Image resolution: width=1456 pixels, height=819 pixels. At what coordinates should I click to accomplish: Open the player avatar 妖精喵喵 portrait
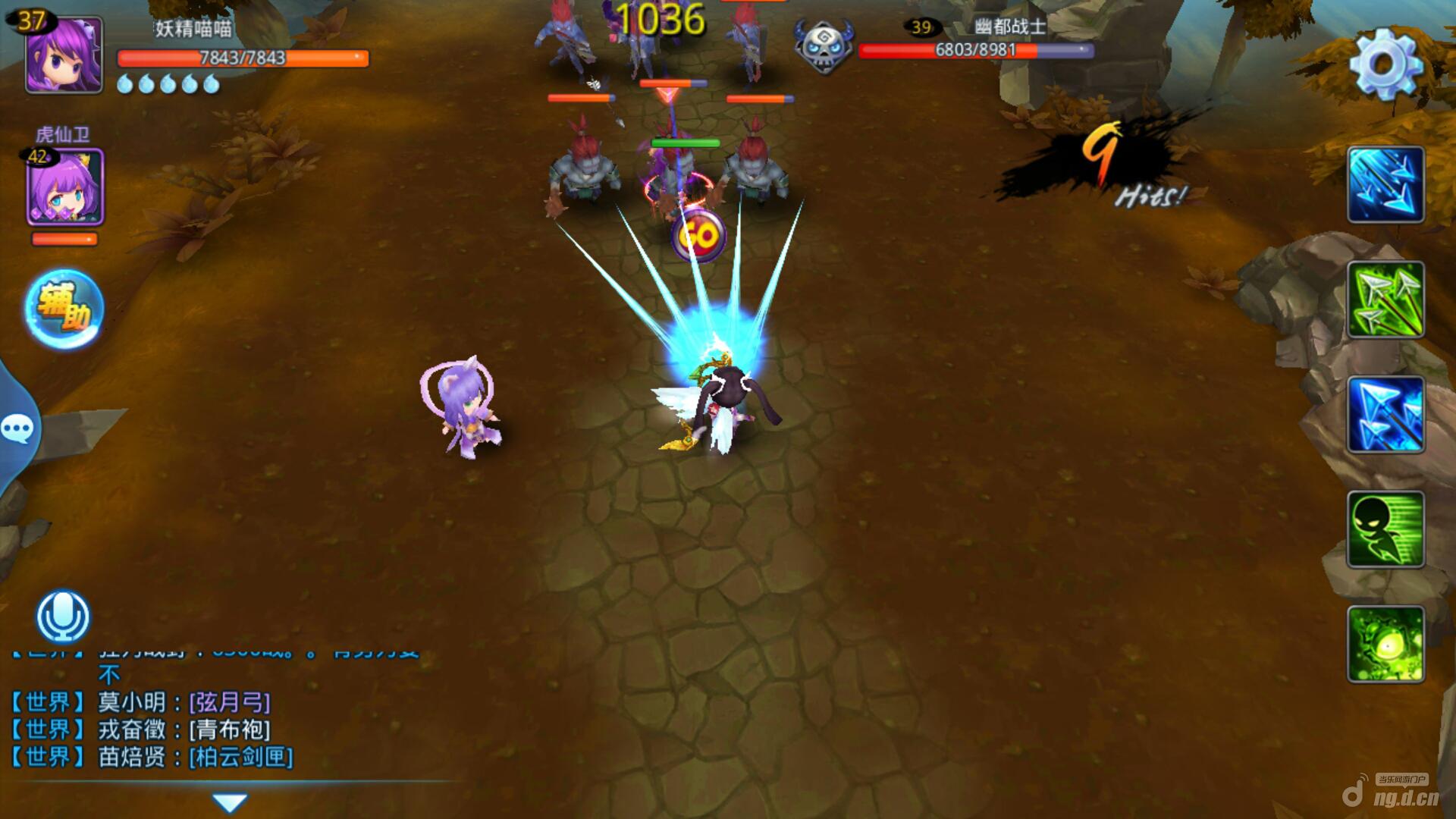click(64, 55)
